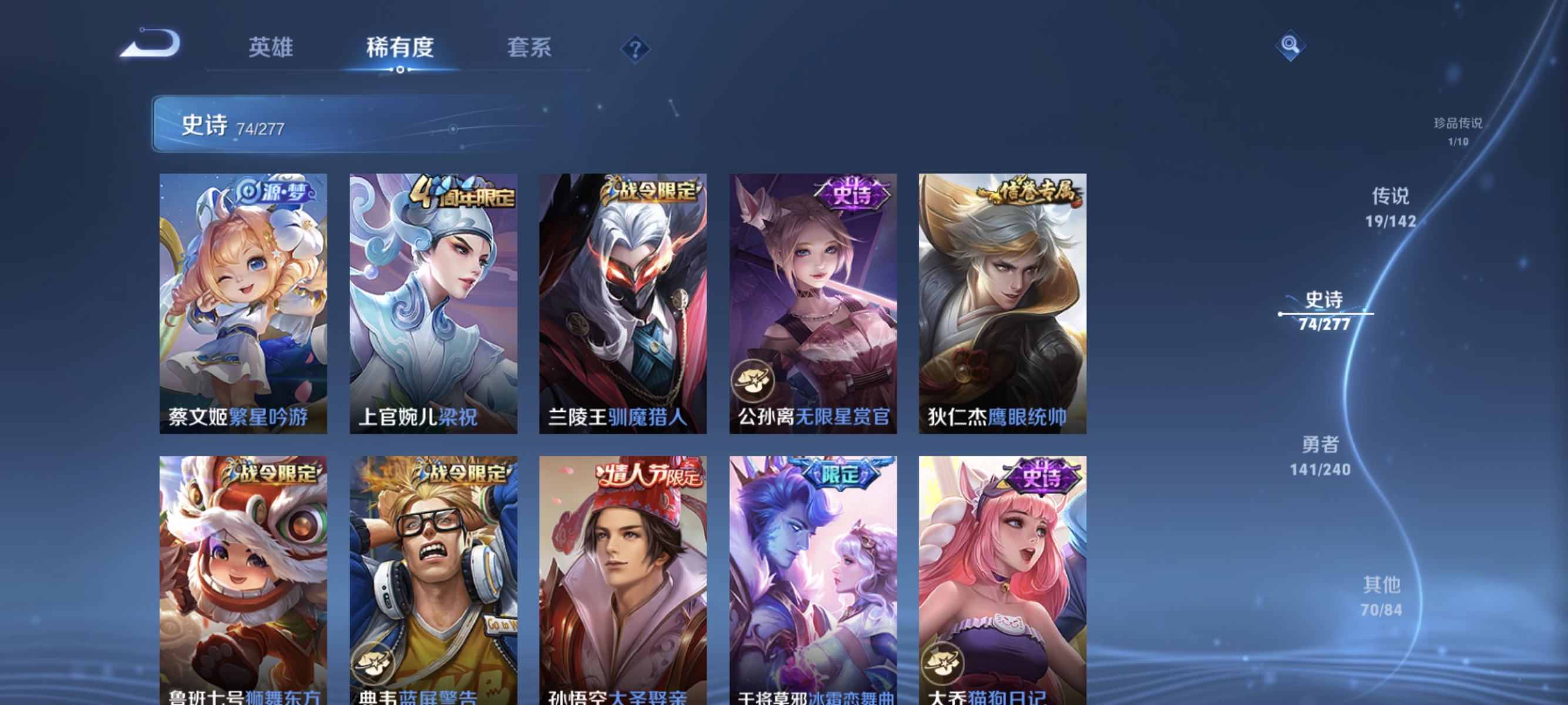1568x705 pixels.
Task: Click the question mark help icon
Action: [635, 50]
